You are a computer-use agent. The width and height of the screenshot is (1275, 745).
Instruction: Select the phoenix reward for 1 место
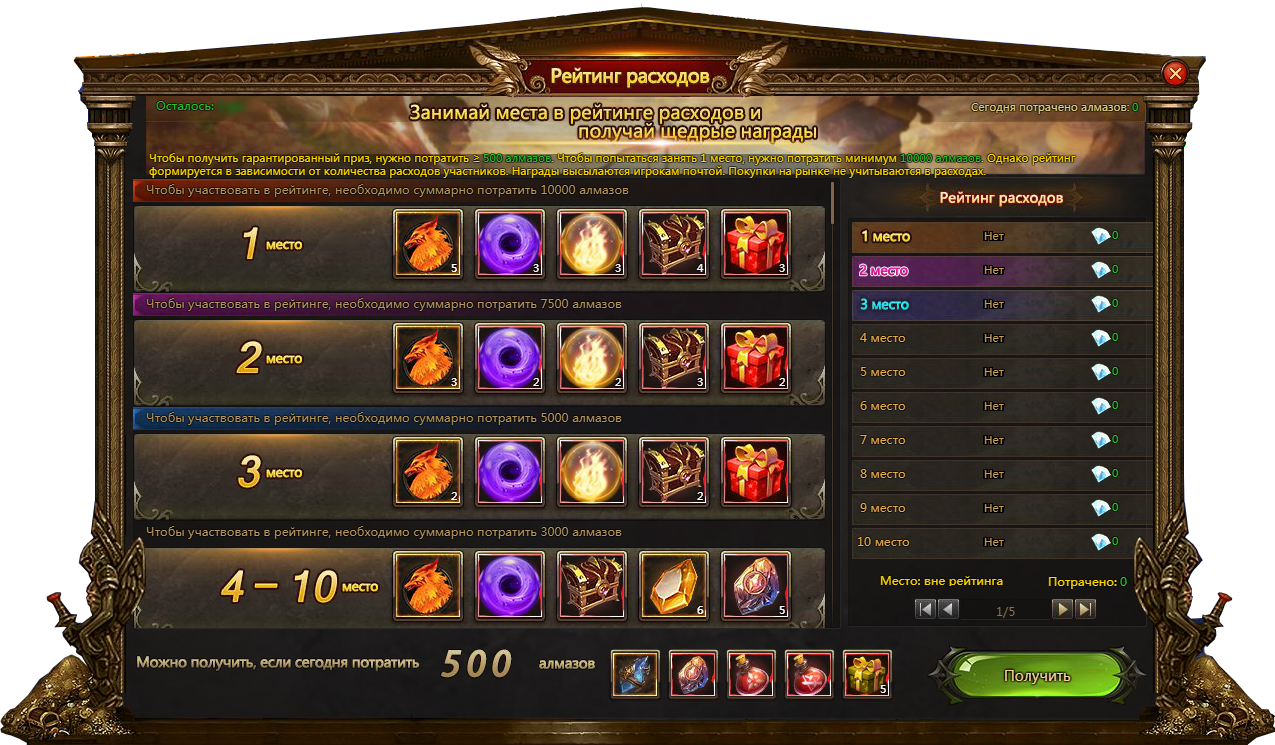[428, 243]
